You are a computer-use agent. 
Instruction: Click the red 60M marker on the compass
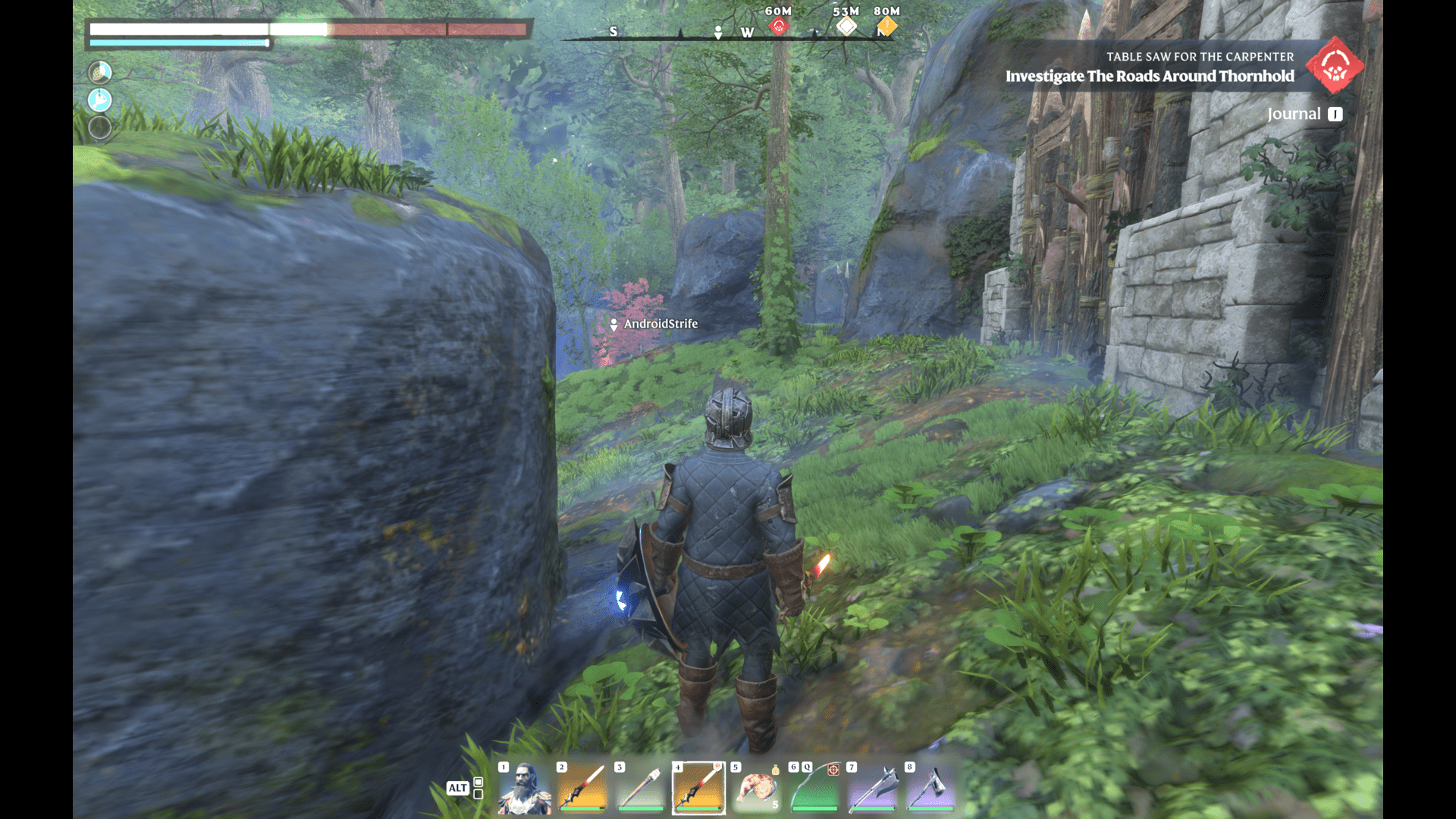click(779, 25)
